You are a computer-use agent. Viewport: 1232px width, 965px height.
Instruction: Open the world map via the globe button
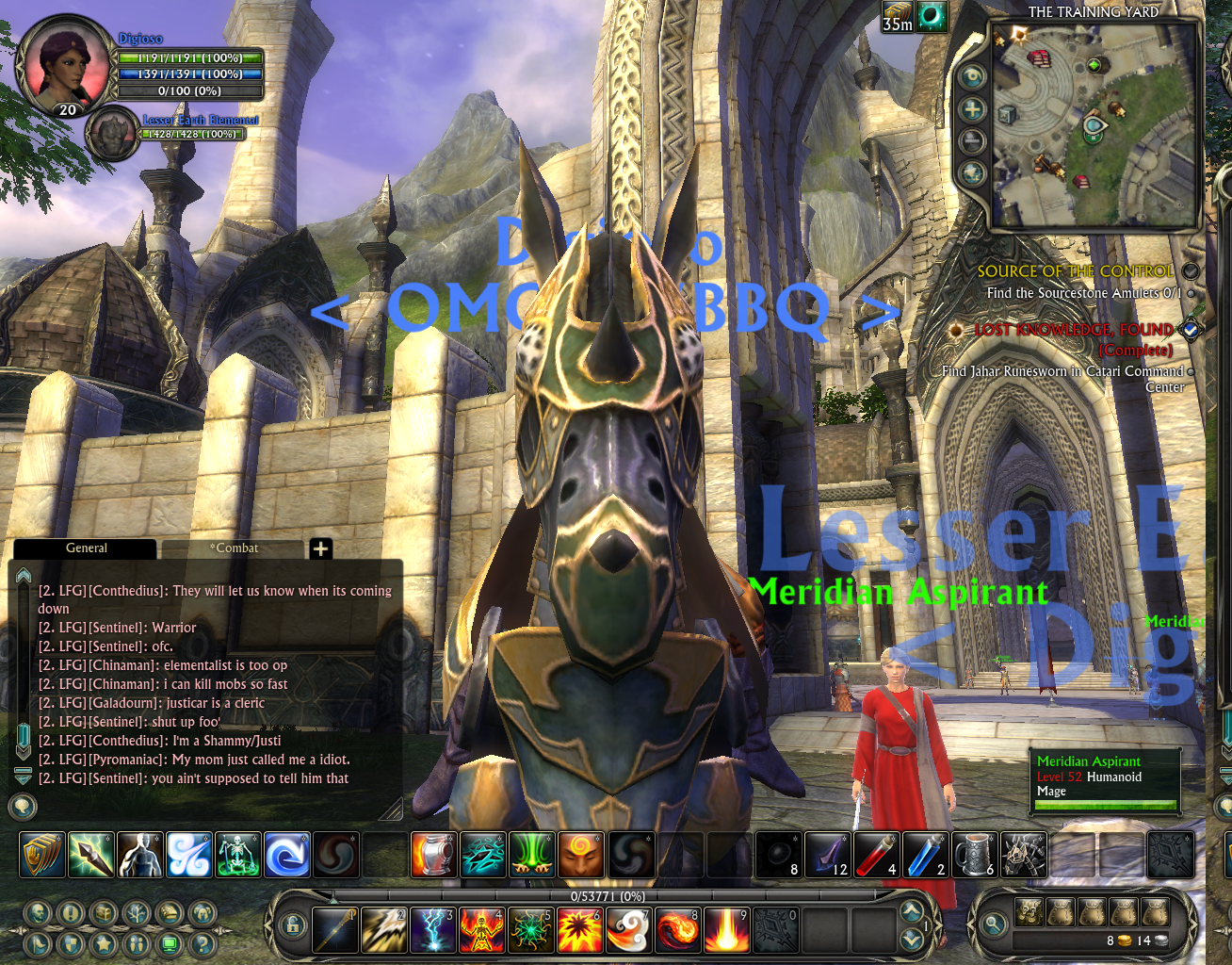click(x=972, y=173)
